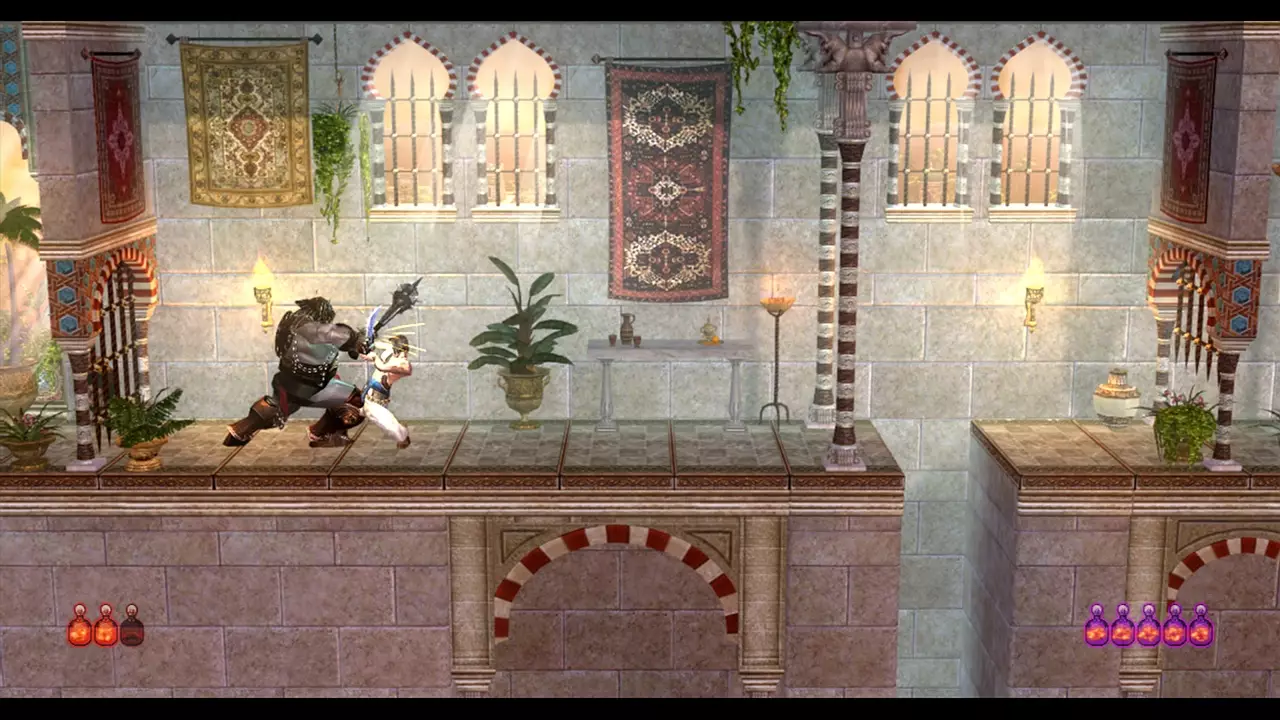
Task: Click the empty darkened health flask
Action: pyautogui.click(x=132, y=632)
